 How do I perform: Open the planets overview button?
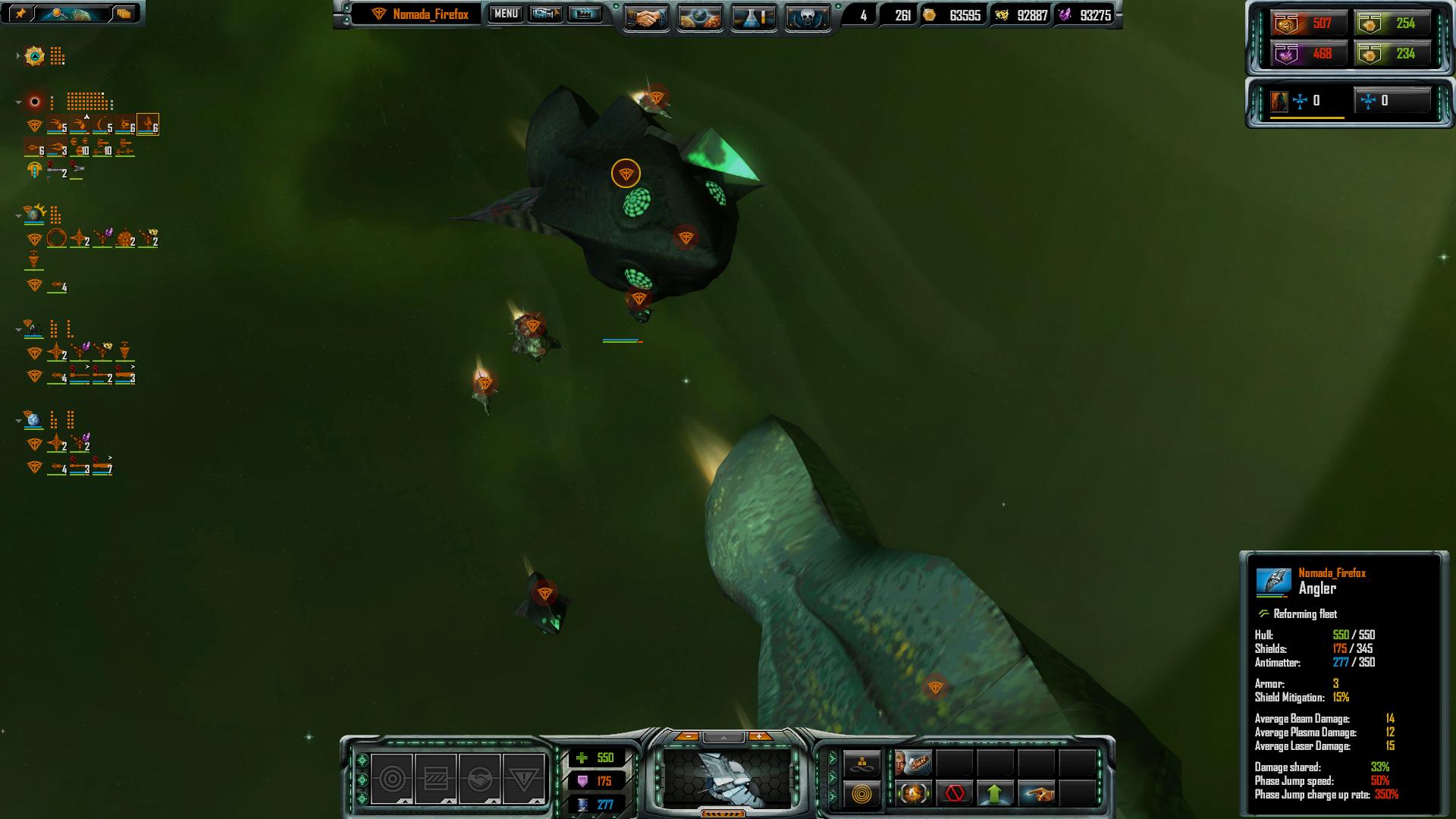click(x=699, y=17)
